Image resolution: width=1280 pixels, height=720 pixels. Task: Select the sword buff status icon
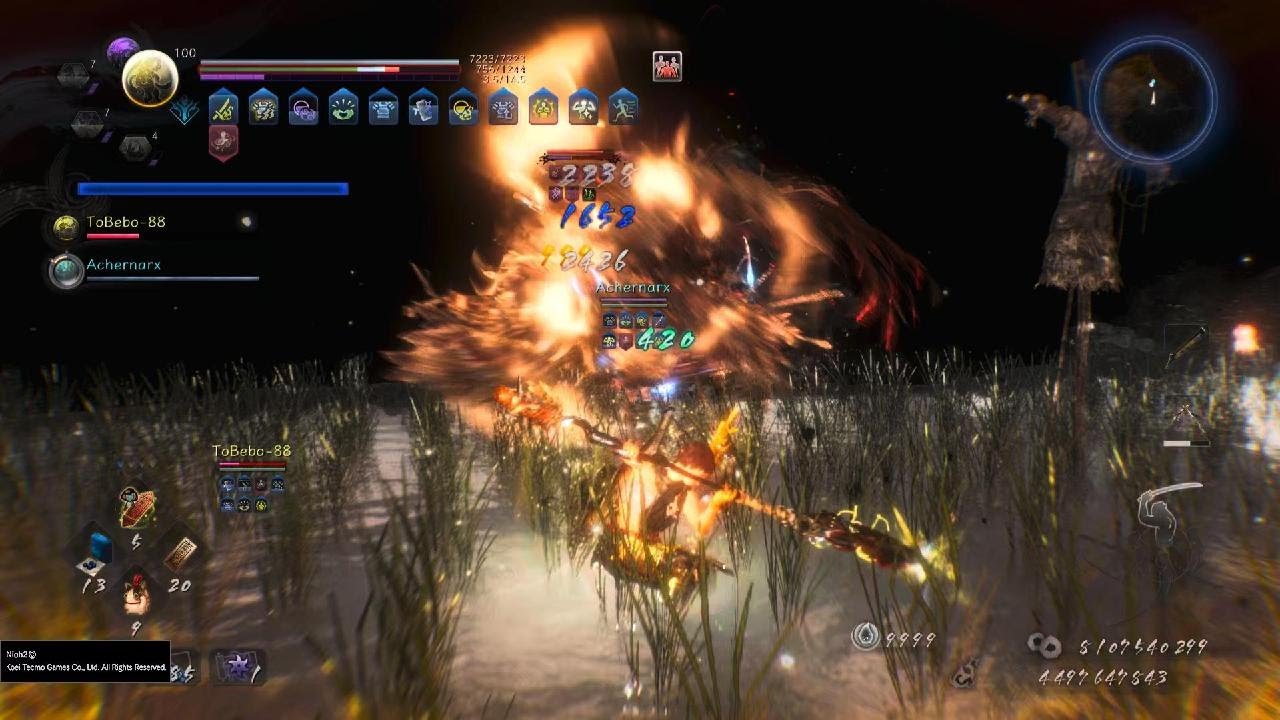point(223,106)
